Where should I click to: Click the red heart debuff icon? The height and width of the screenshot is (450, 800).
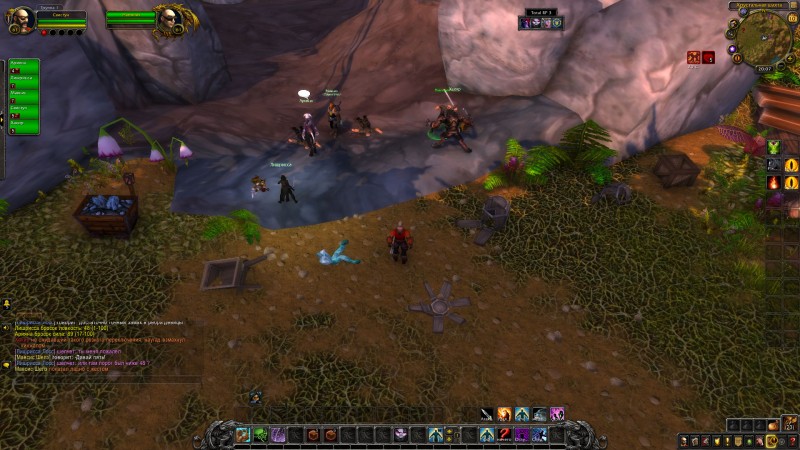tap(708, 58)
